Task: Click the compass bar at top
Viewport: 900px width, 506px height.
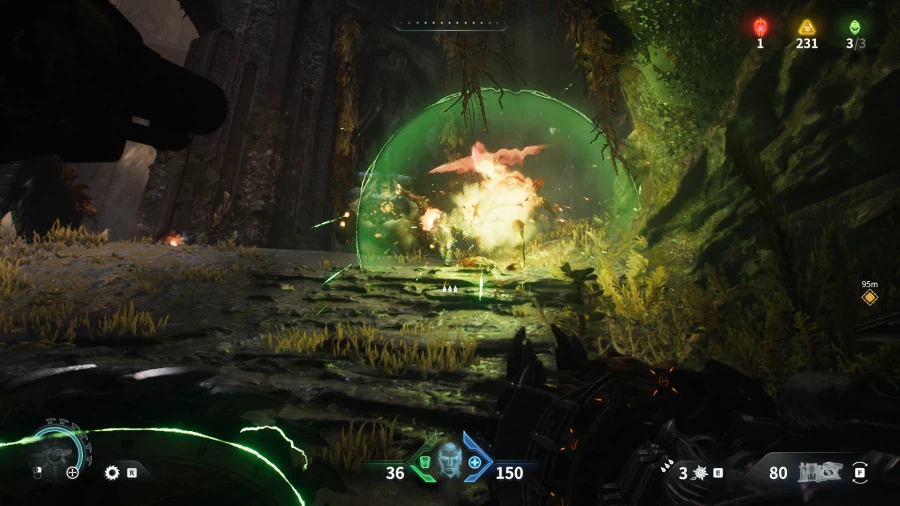Action: (449, 21)
